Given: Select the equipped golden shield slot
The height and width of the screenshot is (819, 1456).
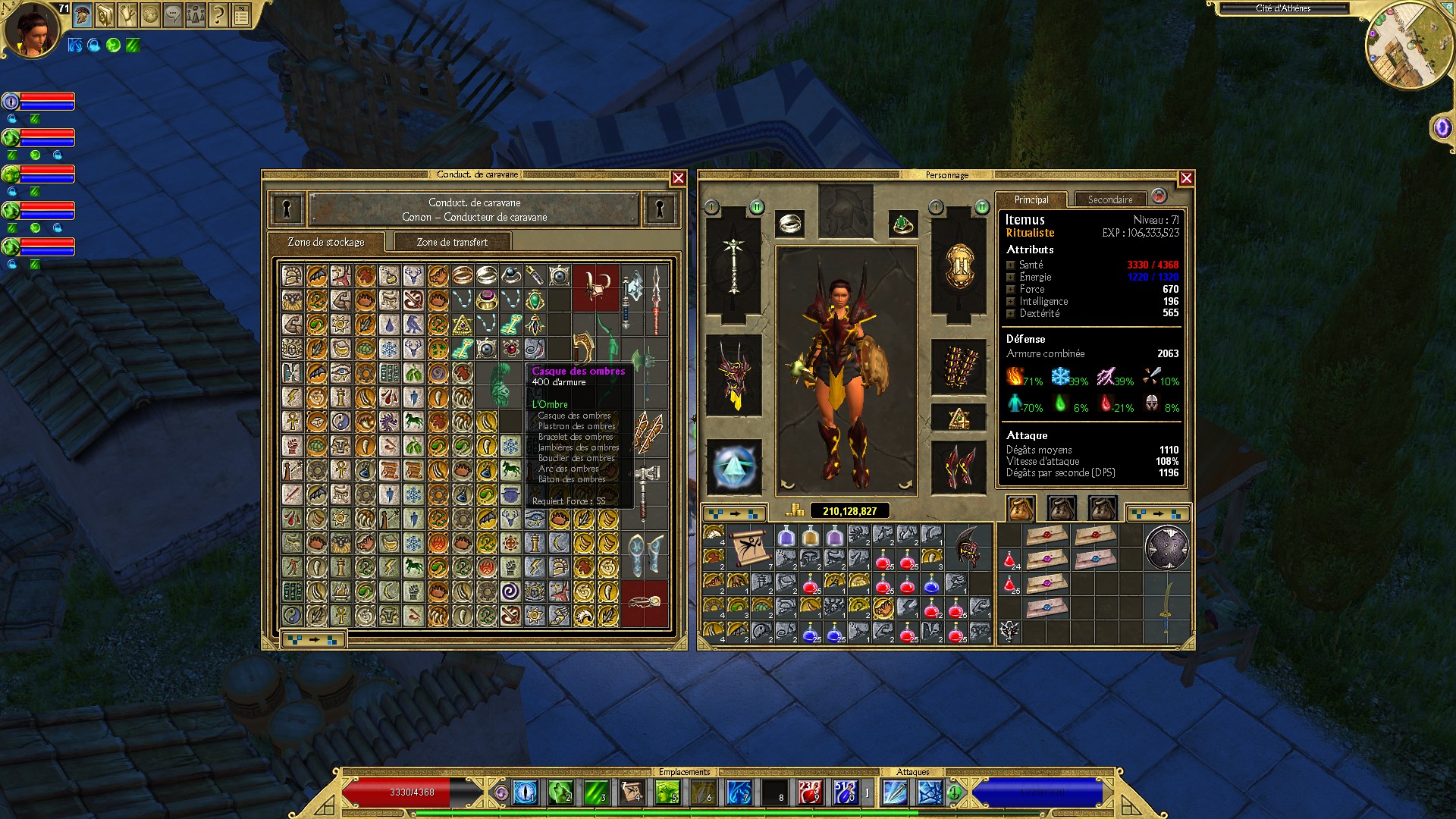Looking at the screenshot, I should (959, 265).
